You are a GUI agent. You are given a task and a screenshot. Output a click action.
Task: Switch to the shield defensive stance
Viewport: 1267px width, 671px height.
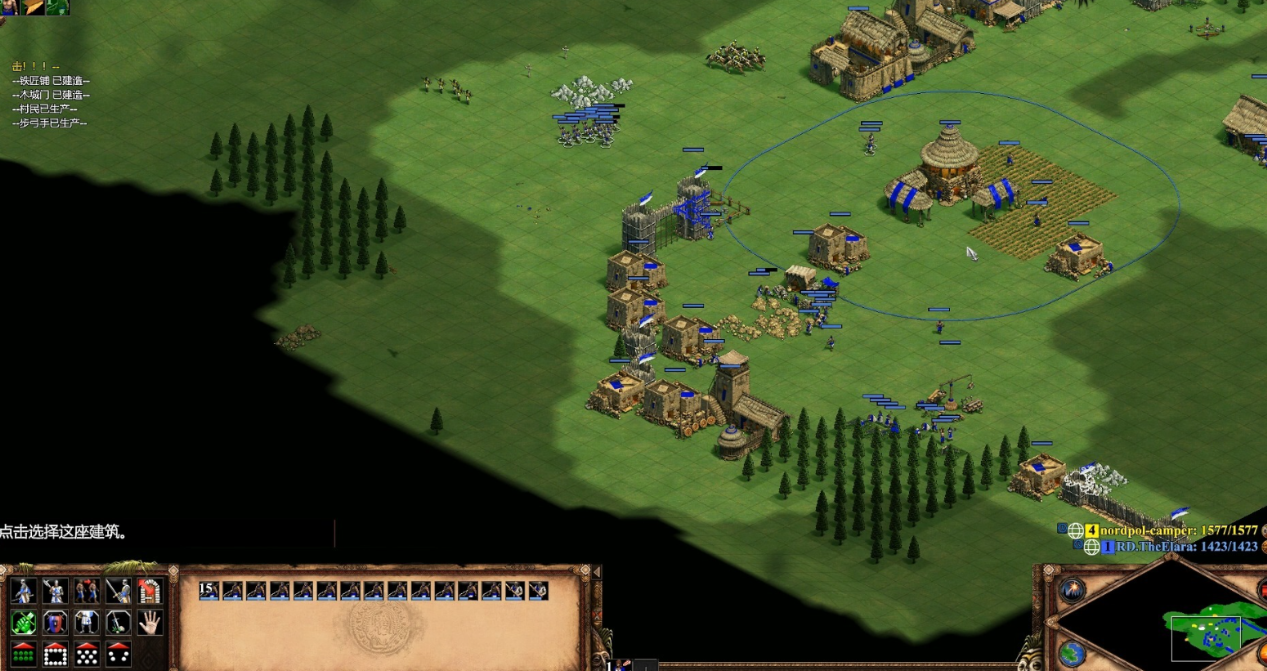[55, 623]
